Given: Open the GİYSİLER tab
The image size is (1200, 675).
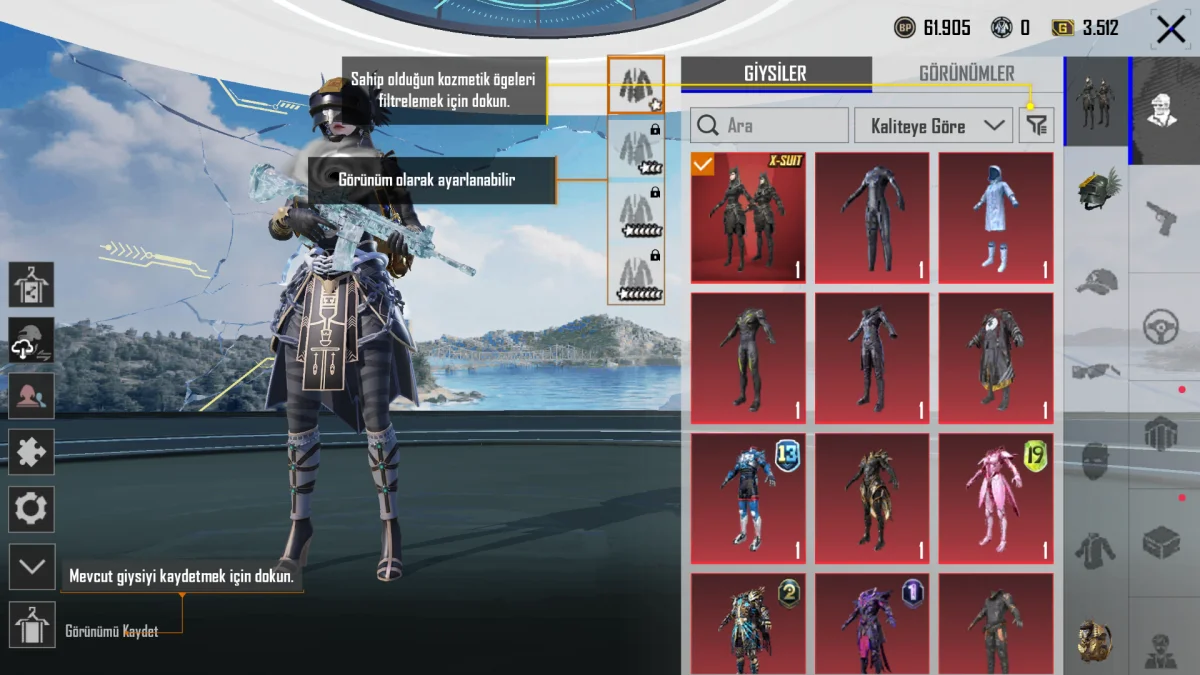Looking at the screenshot, I should pos(775,73).
